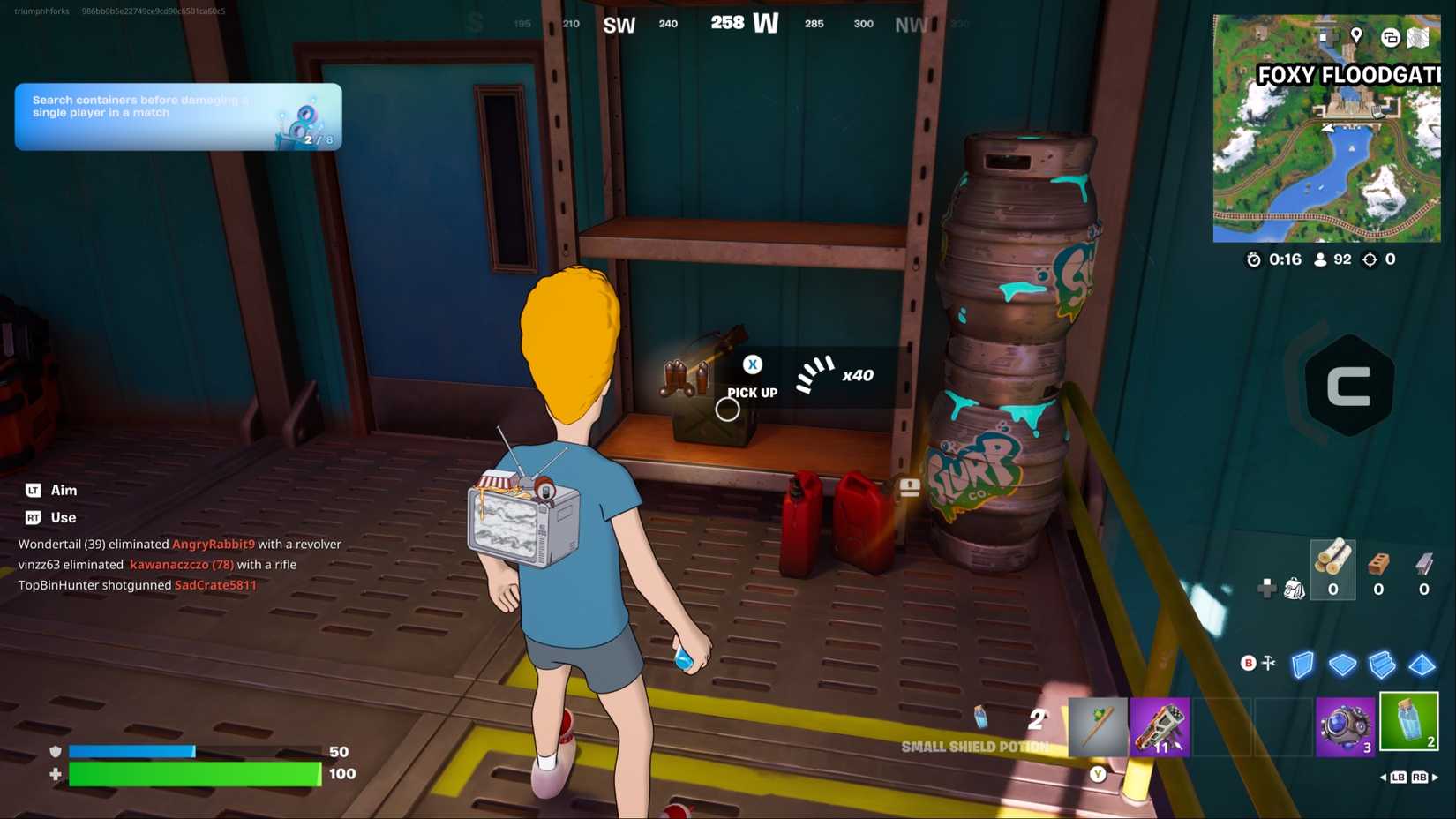The width and height of the screenshot is (1456, 819).
Task: Click the Y button prompt above the hotbar
Action: pos(1097,772)
